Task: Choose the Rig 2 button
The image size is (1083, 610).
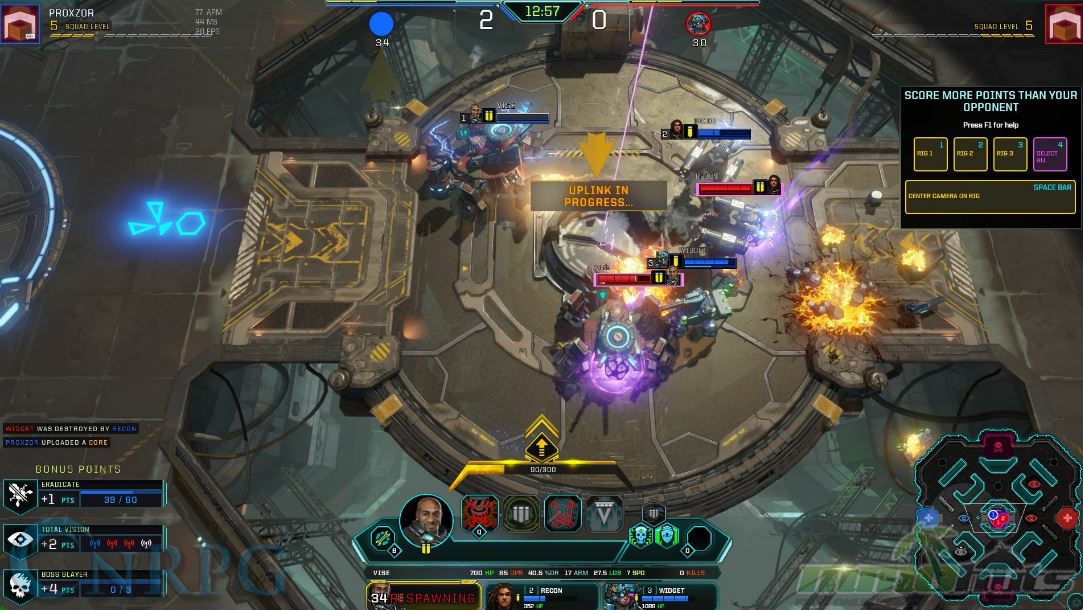Action: (x=969, y=153)
